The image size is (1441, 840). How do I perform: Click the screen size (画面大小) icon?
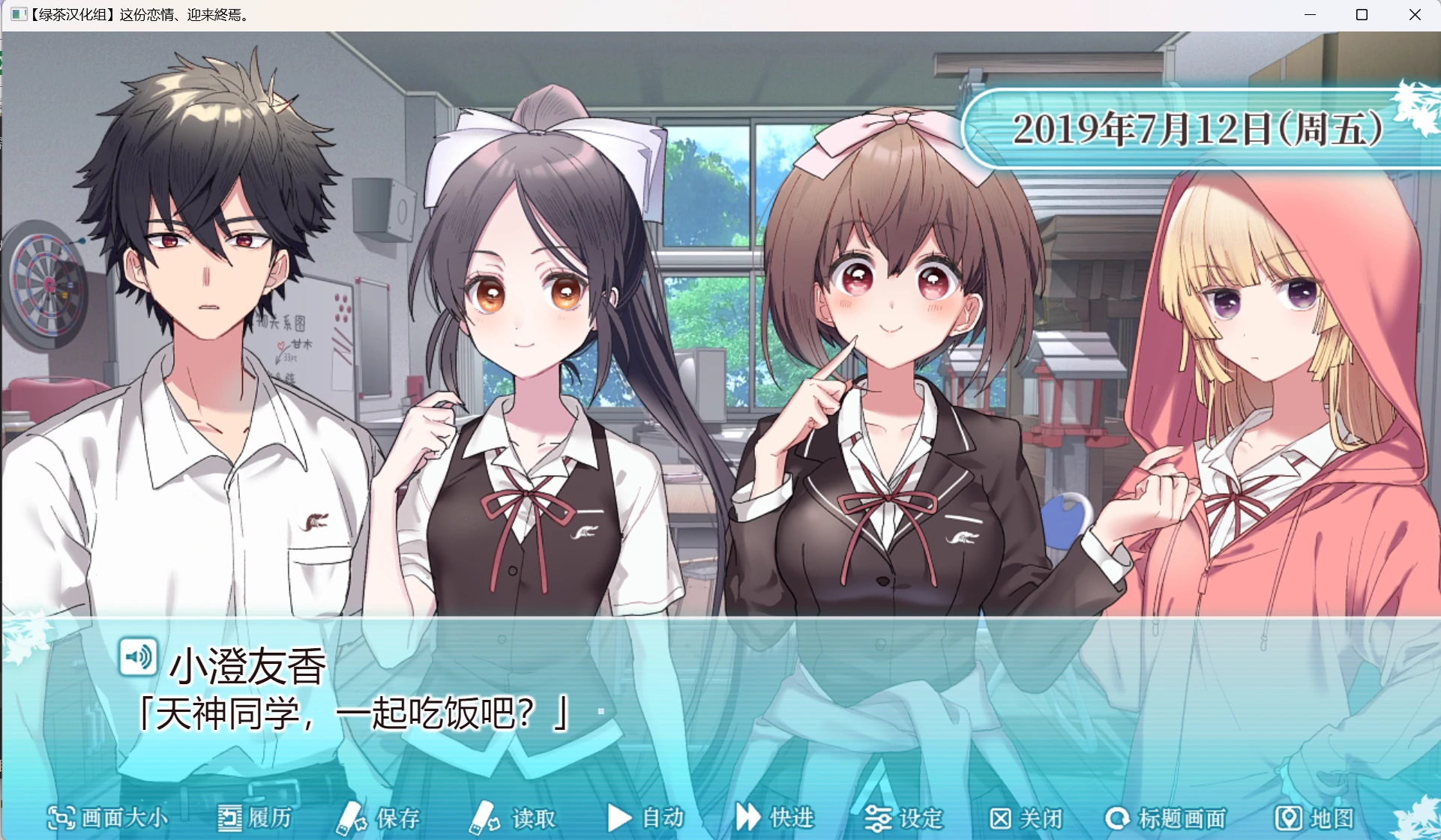(60, 819)
